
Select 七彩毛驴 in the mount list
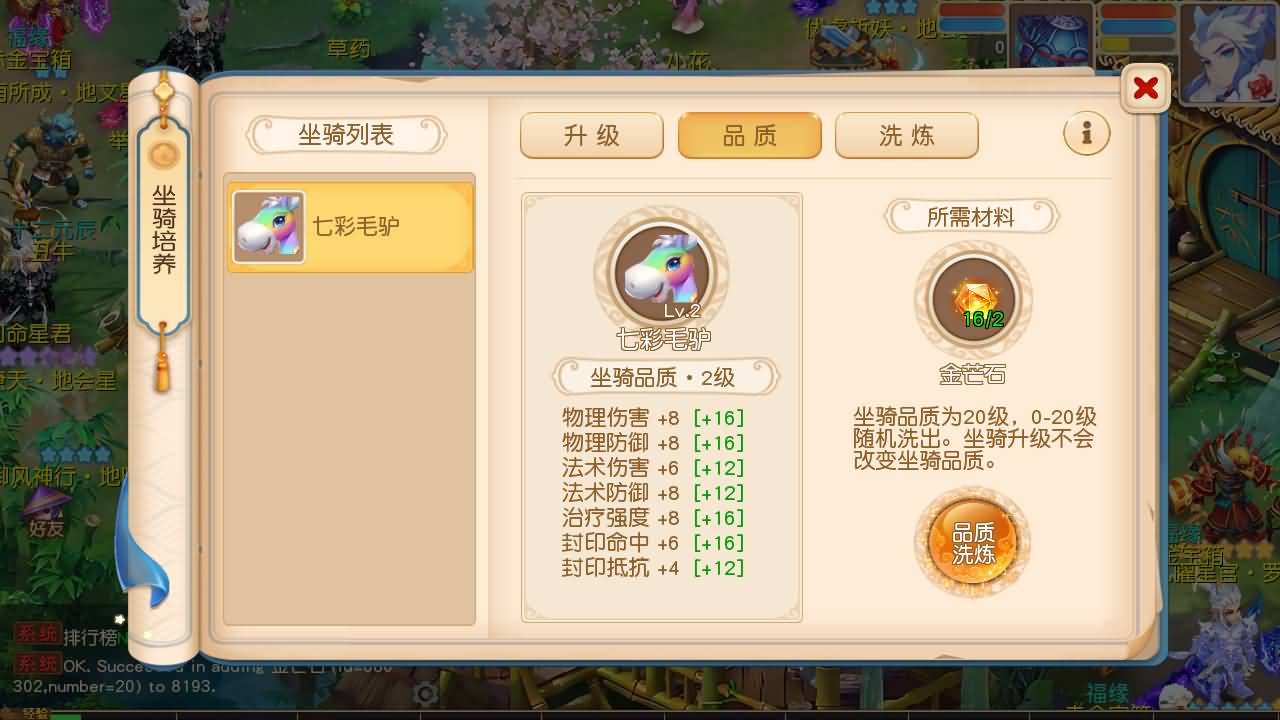349,226
